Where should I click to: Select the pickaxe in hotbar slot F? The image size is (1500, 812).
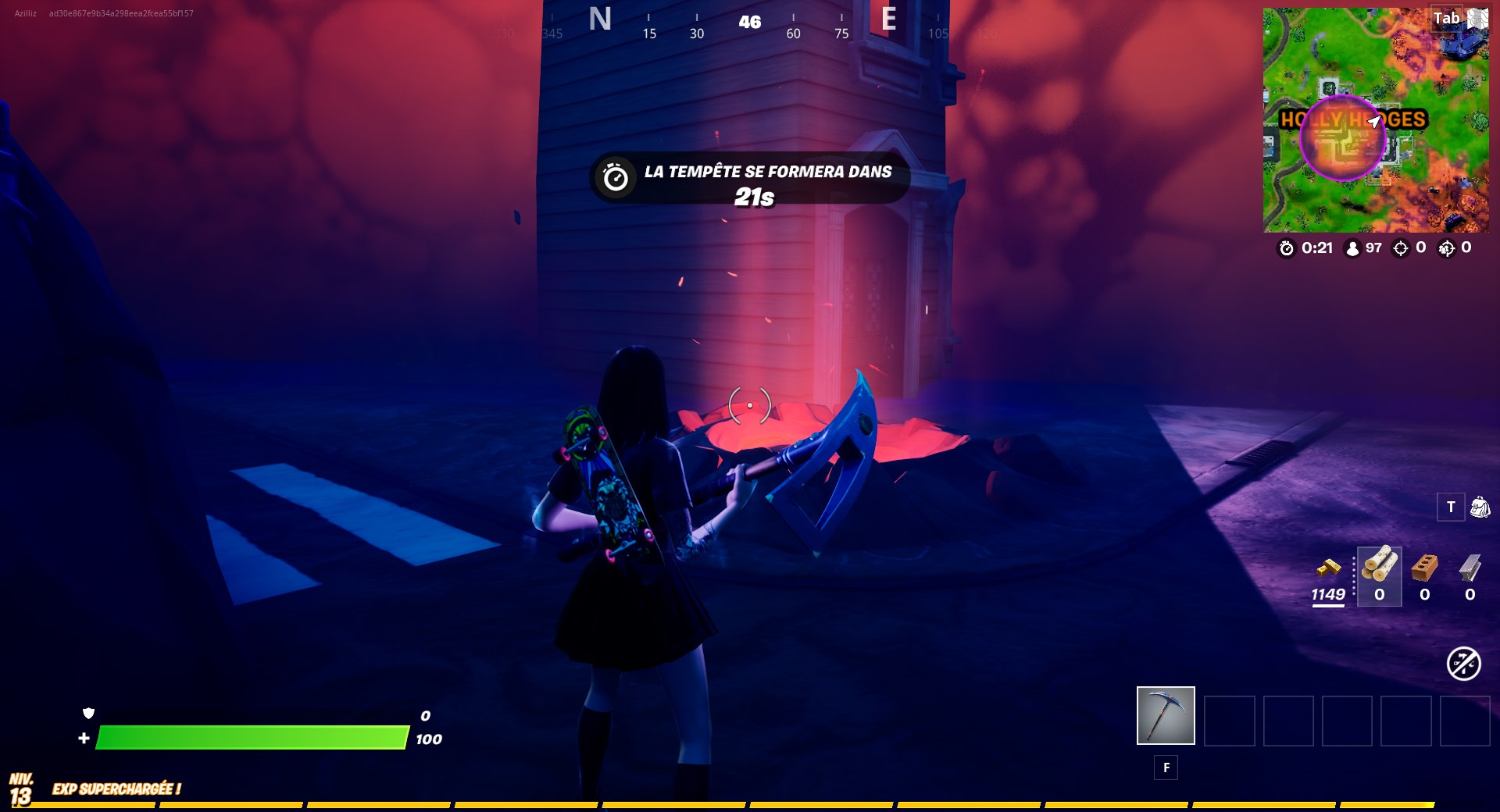point(1166,714)
